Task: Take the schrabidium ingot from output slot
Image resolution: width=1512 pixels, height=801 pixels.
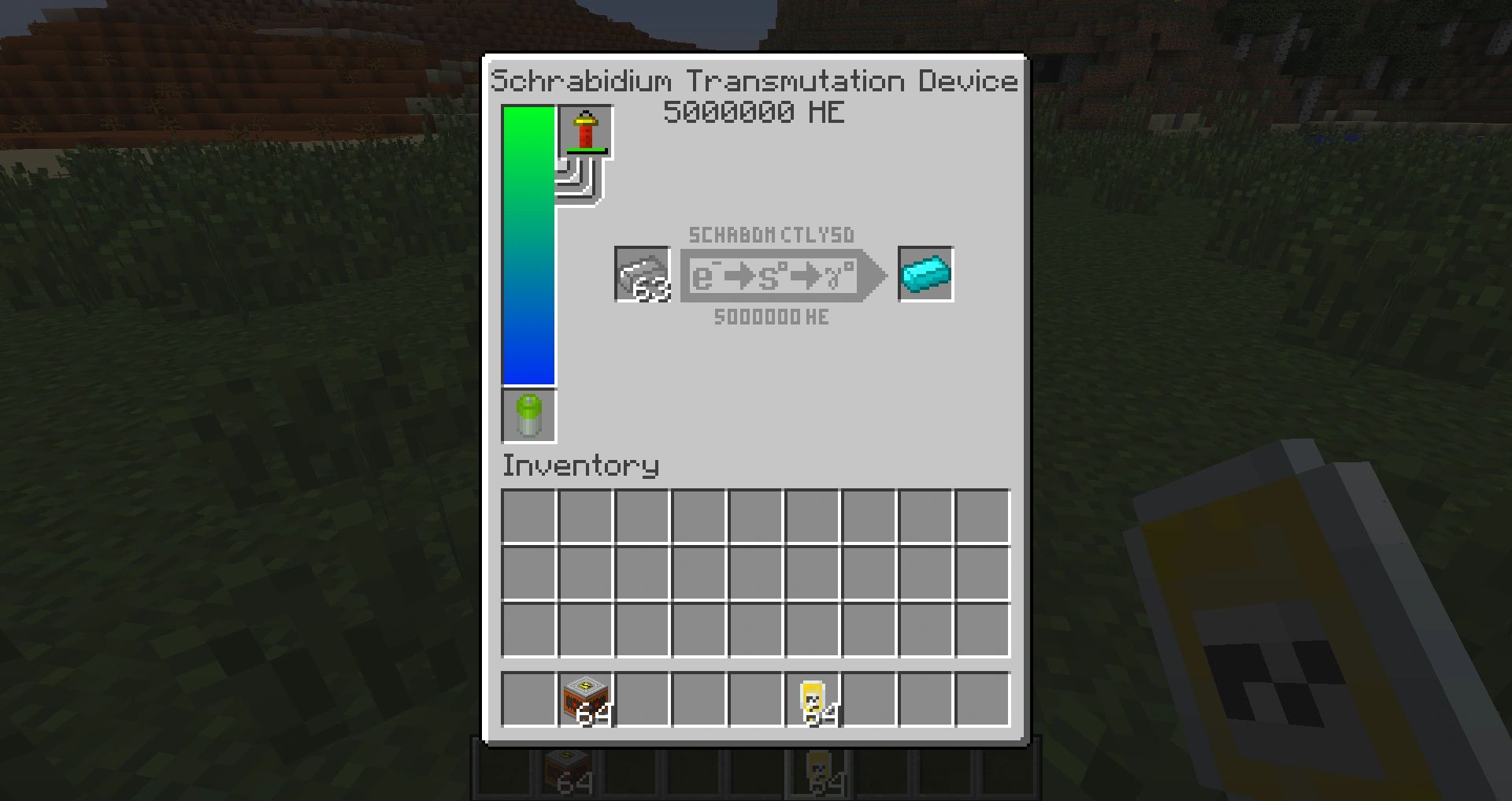Action: click(x=925, y=274)
